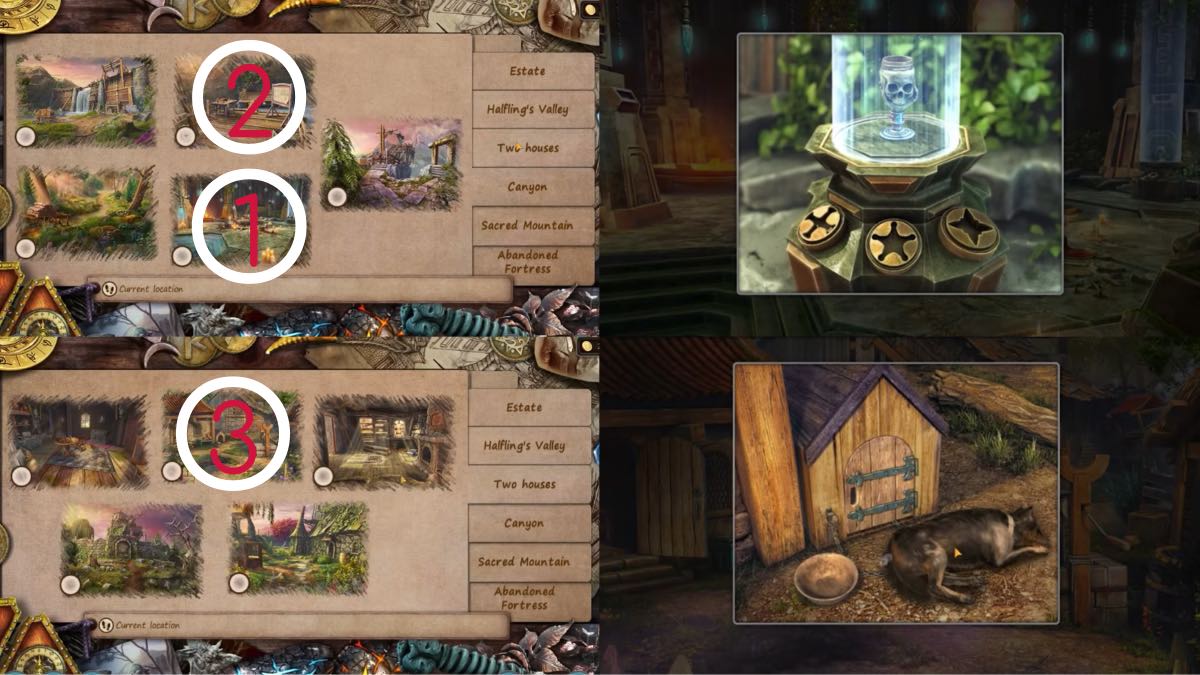This screenshot has width=1200, height=675.
Task: Select the waterfall mill location thumbnail
Action: 86,100
